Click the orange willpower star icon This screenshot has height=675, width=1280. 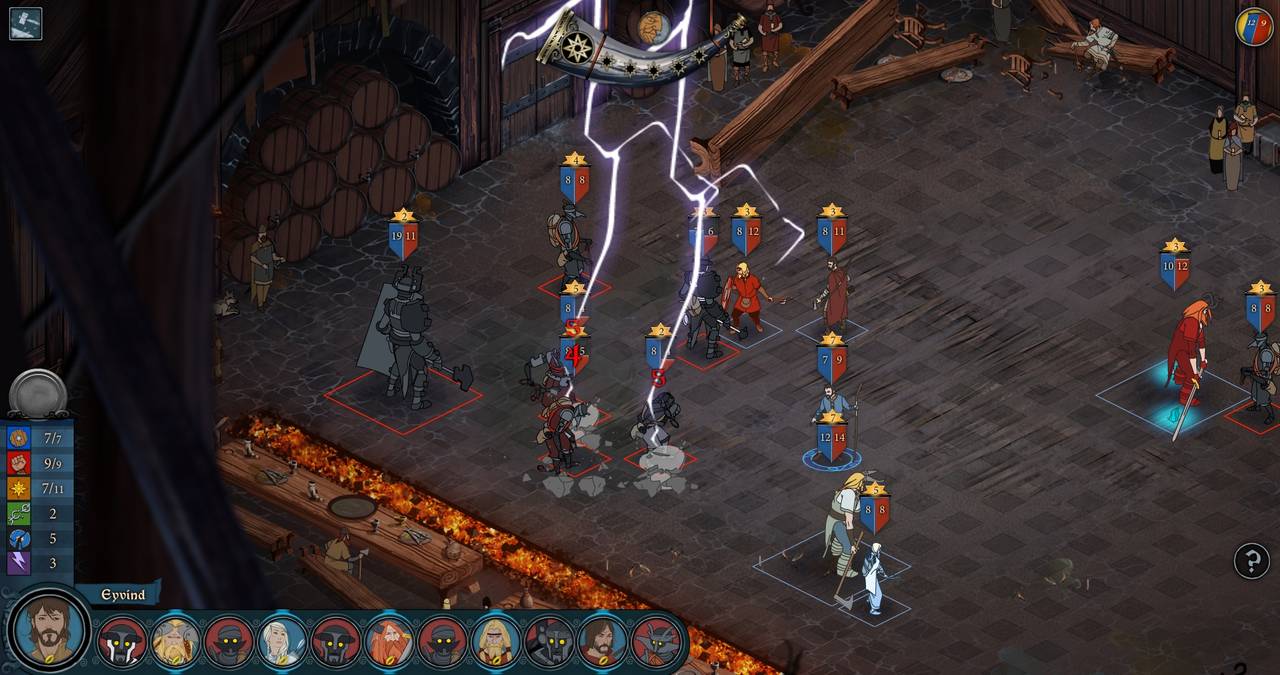click(x=19, y=488)
